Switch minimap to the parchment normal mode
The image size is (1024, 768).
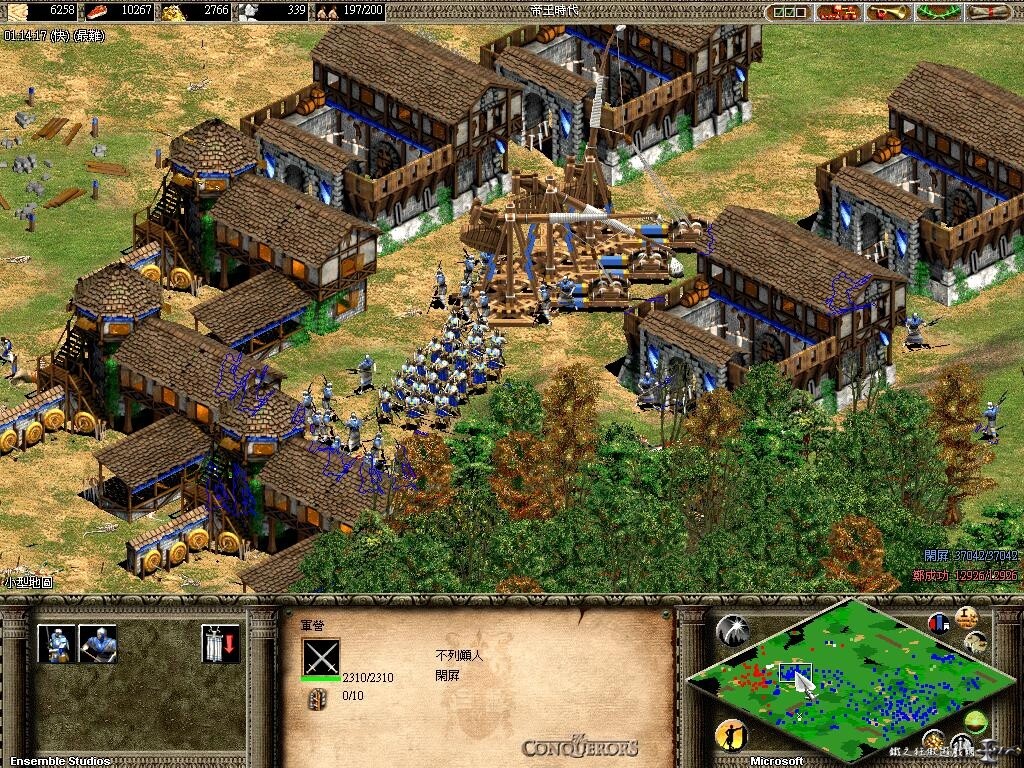(x=975, y=642)
